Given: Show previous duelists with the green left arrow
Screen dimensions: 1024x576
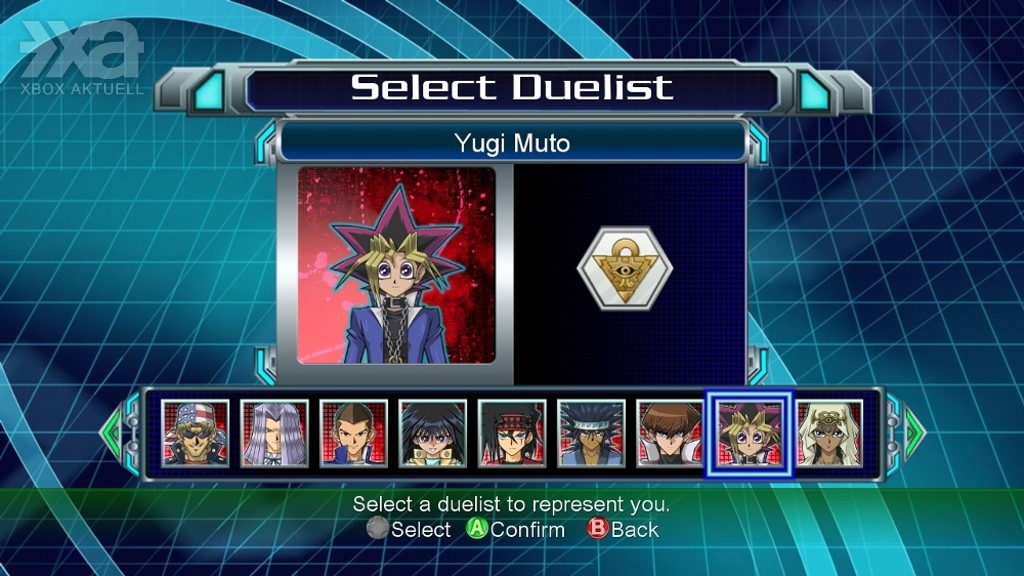Looking at the screenshot, I should tap(111, 432).
